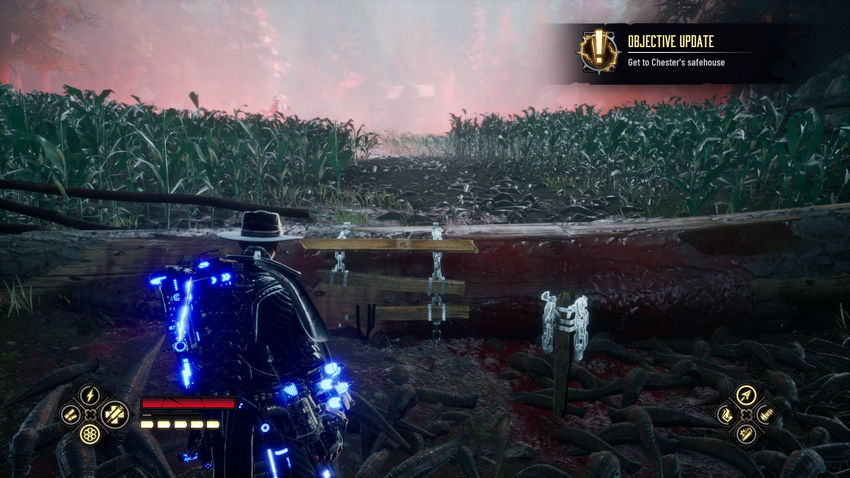
Task: Select the arrow weapon slot
Action: [x=745, y=394]
